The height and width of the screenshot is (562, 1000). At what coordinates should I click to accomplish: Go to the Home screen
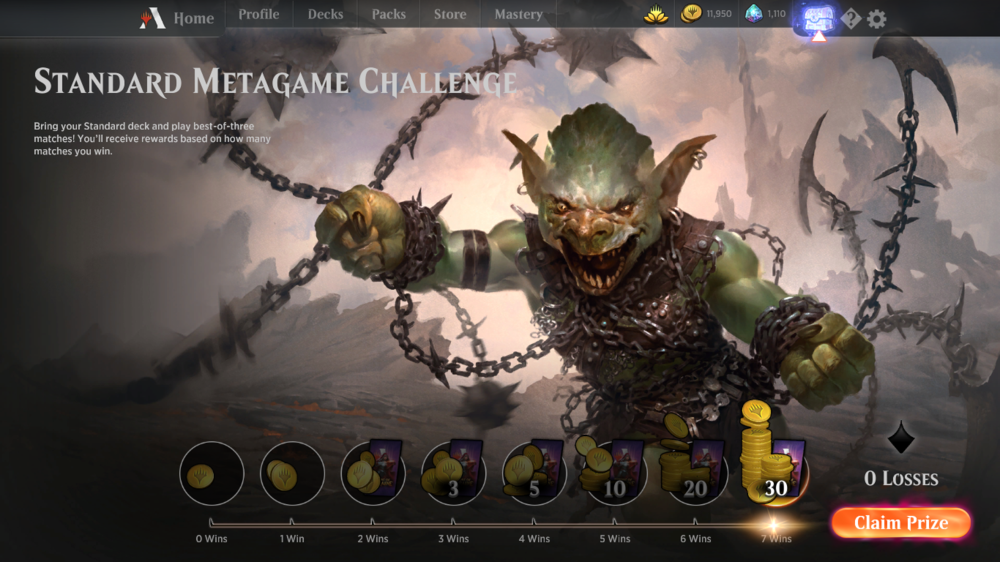point(180,18)
